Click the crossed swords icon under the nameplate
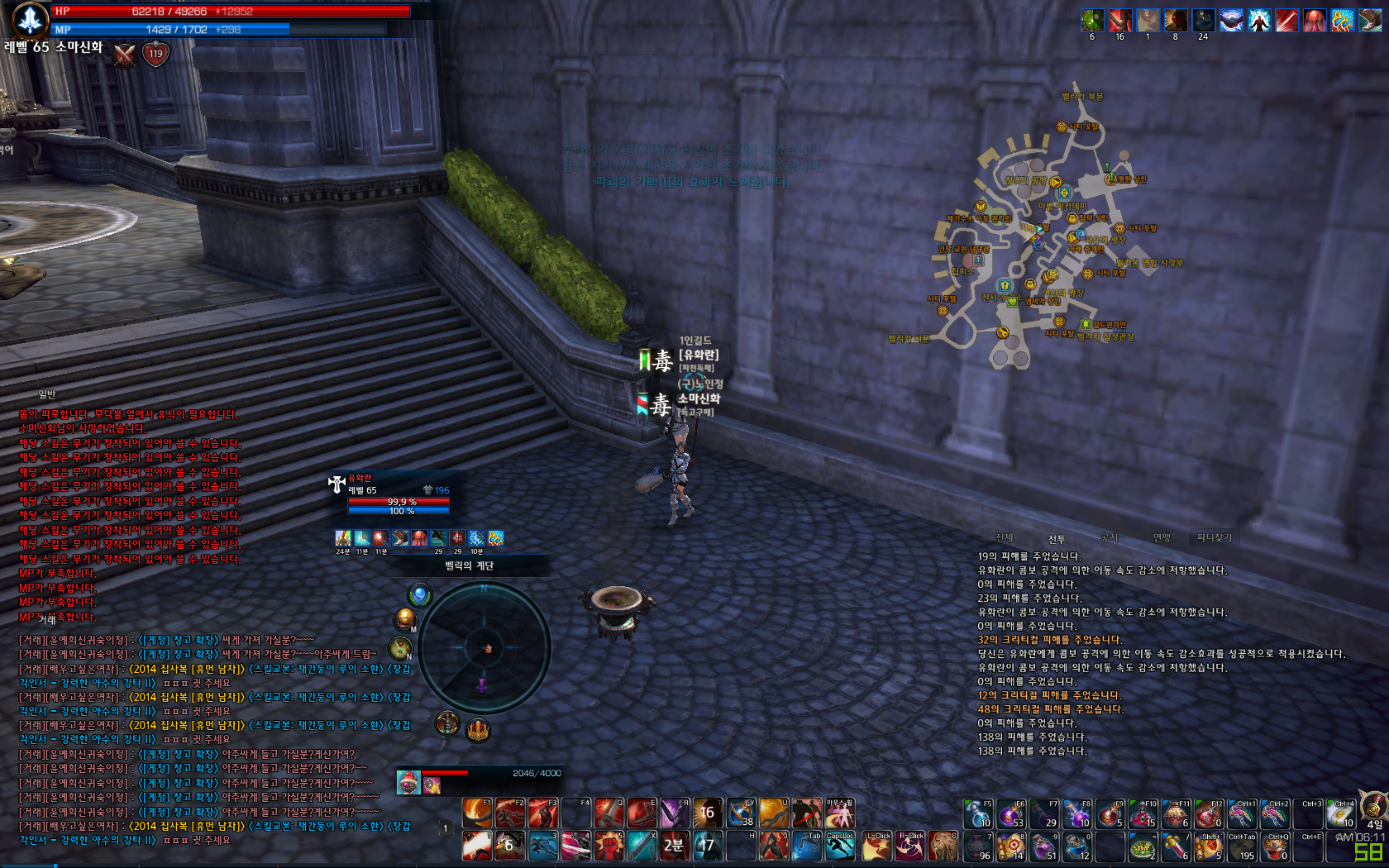The image size is (1389, 868). point(125,55)
